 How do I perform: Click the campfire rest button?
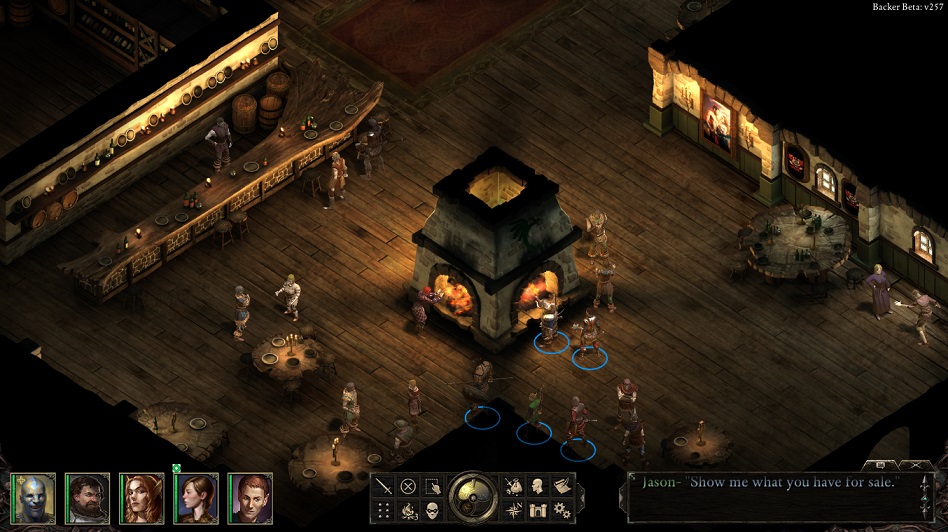click(x=408, y=511)
